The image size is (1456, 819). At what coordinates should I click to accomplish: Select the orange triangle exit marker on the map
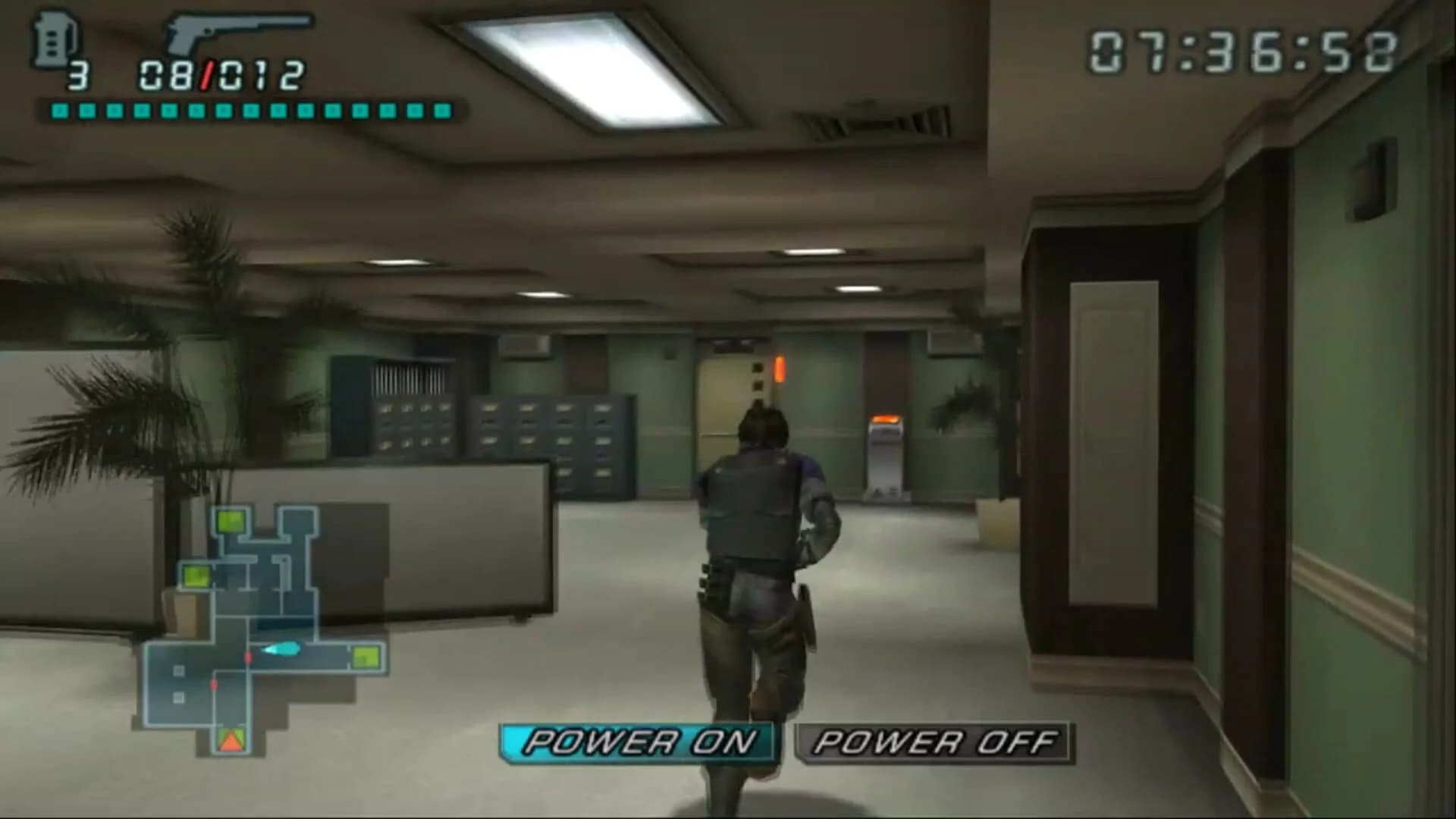(x=231, y=741)
